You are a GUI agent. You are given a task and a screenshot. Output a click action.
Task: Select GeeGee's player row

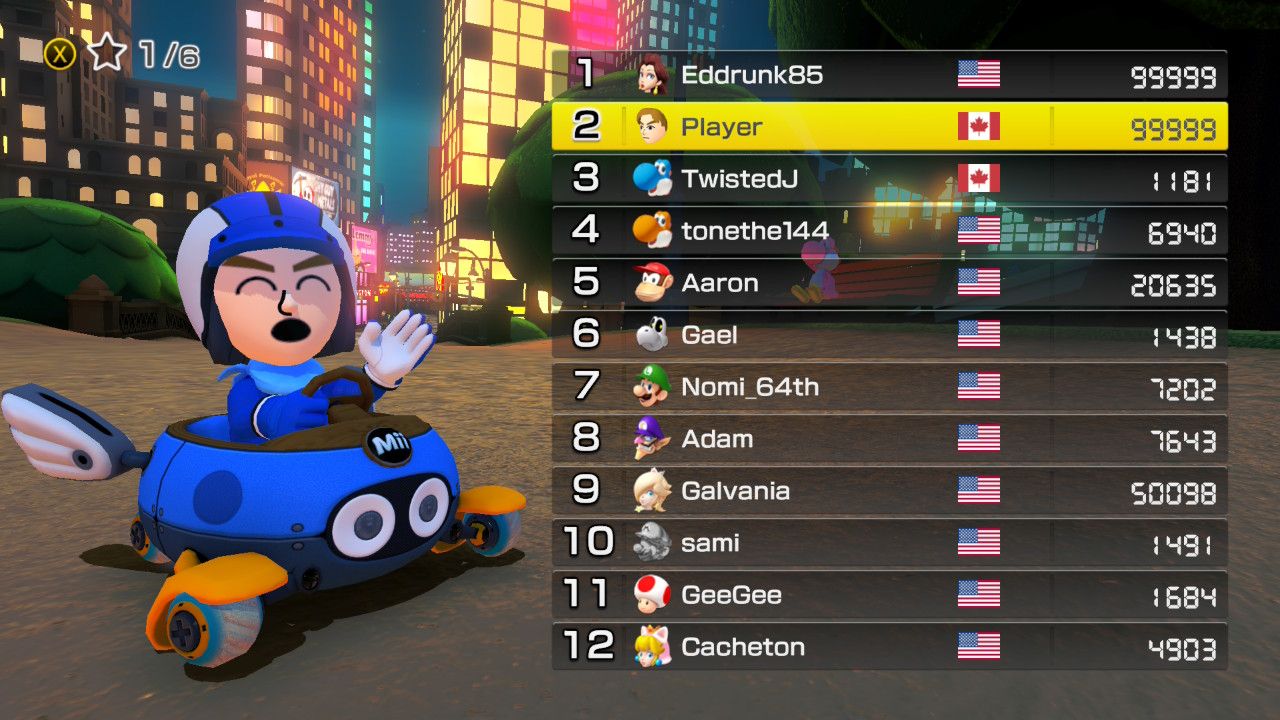pos(890,595)
